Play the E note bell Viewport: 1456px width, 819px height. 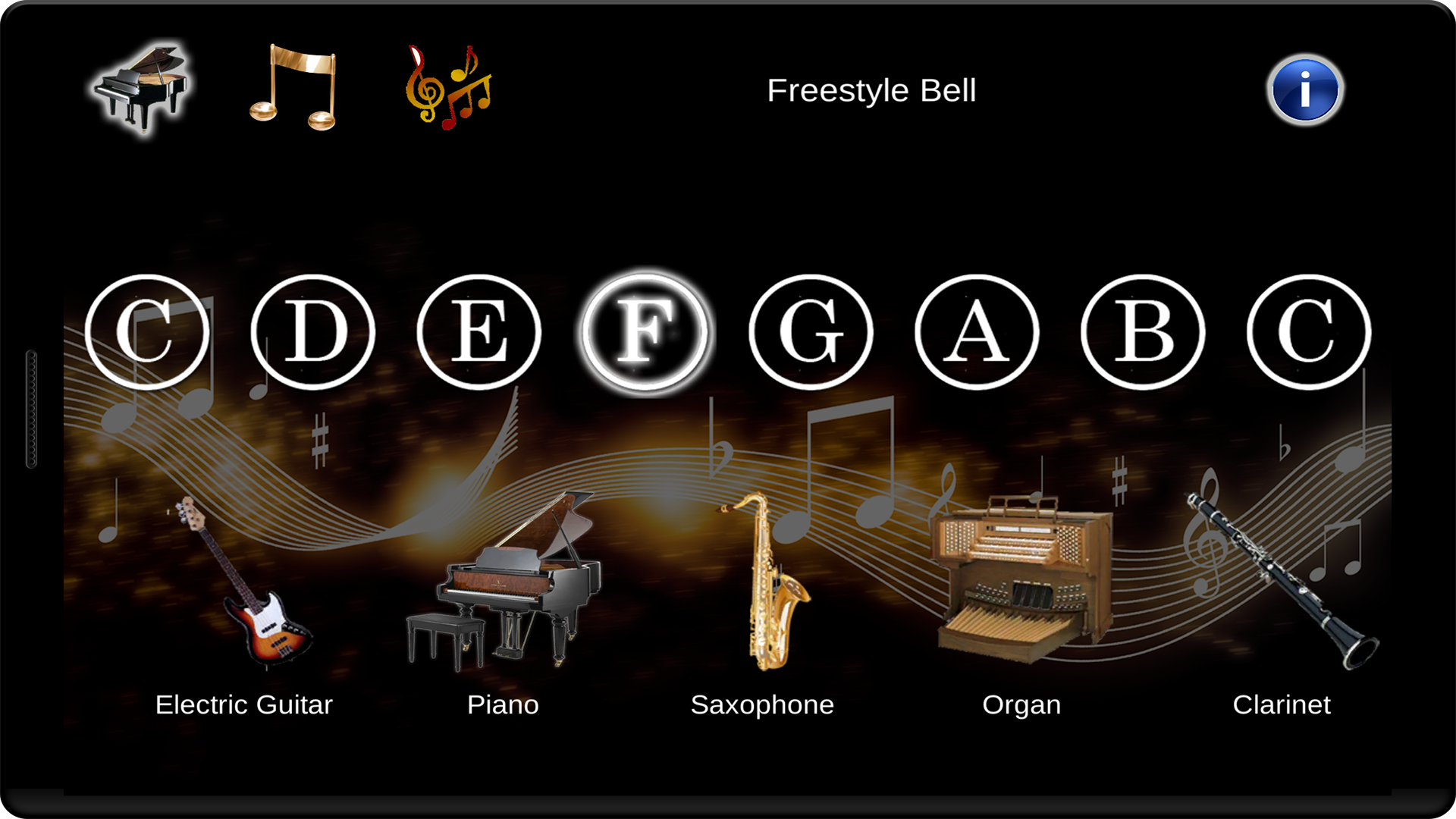tap(479, 330)
